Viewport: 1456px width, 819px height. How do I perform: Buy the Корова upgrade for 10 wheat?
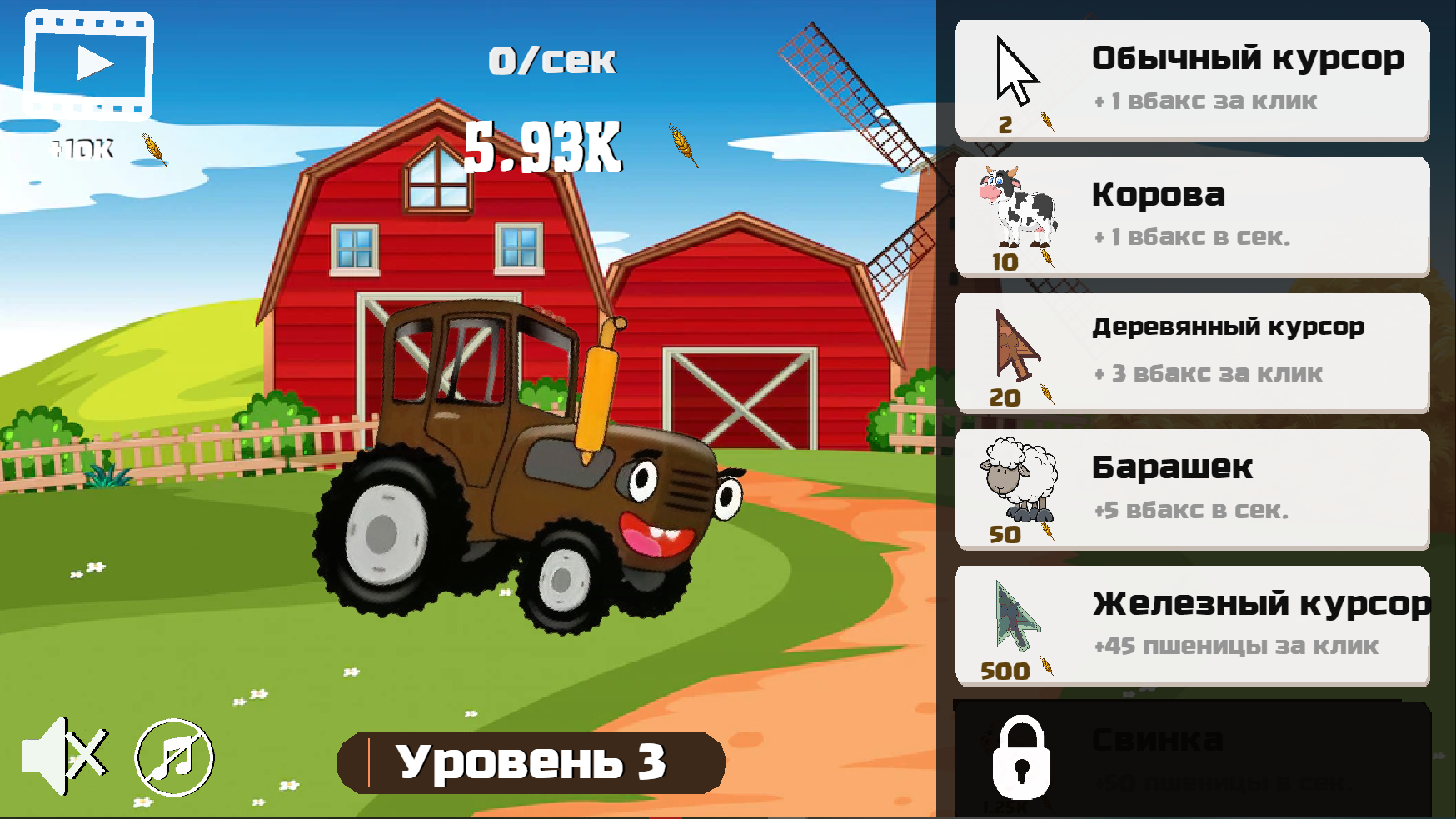(x=1191, y=215)
